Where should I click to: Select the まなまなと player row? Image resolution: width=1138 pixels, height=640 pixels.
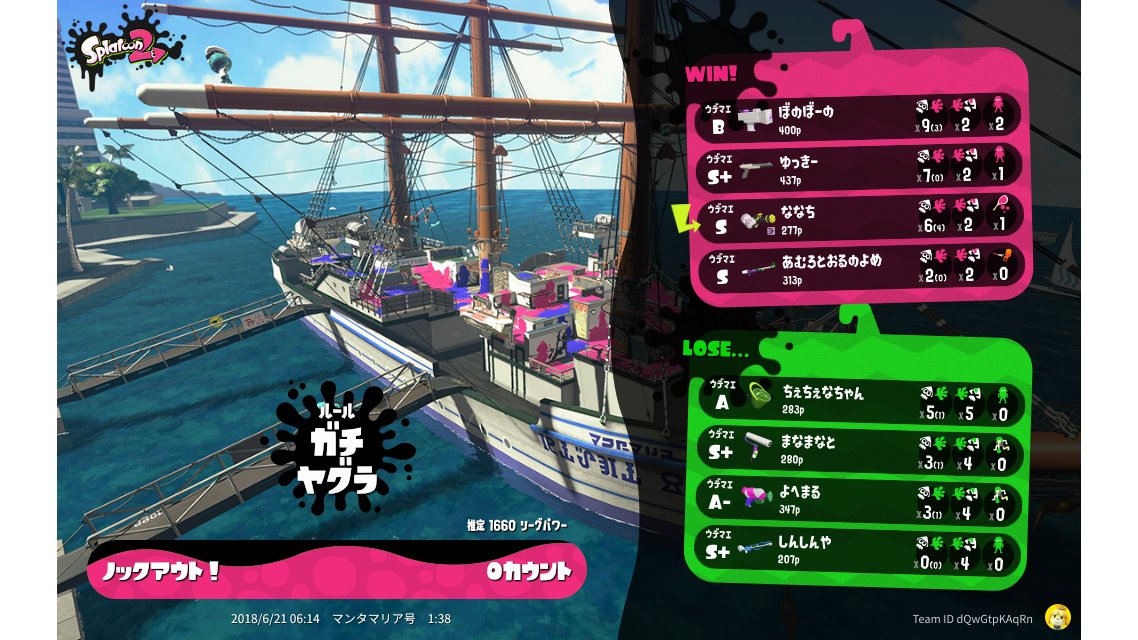[860, 451]
